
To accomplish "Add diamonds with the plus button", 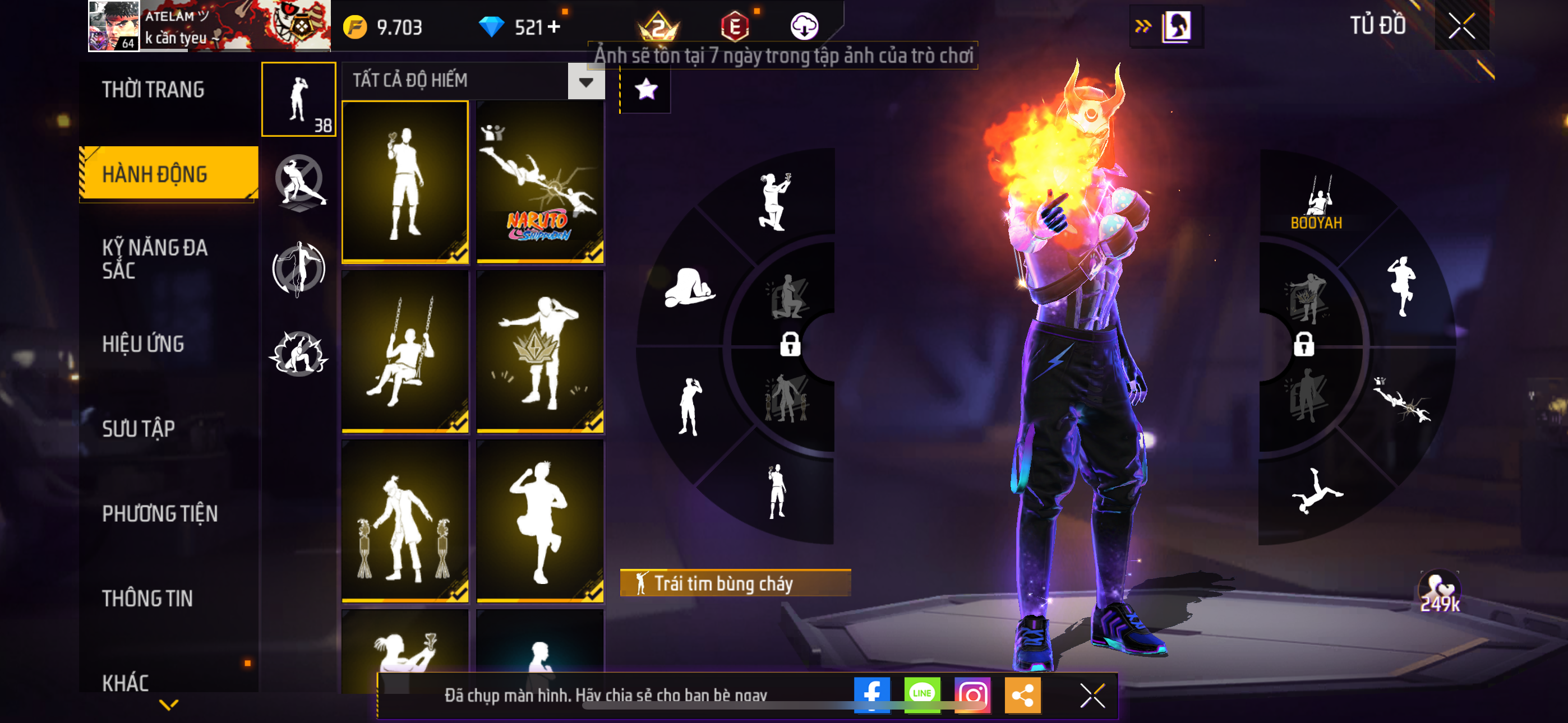I will [x=554, y=27].
